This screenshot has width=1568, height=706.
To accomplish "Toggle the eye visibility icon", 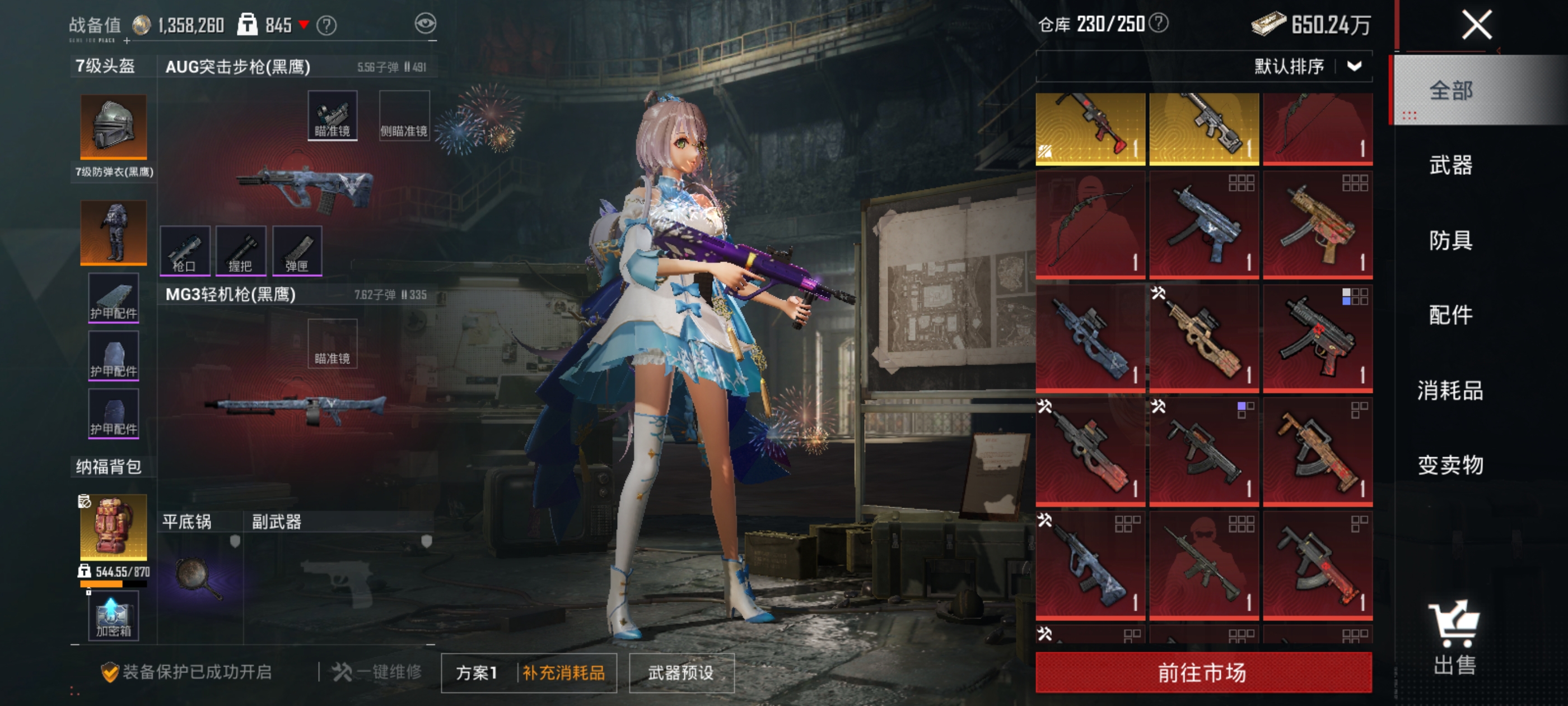I will 426,24.
